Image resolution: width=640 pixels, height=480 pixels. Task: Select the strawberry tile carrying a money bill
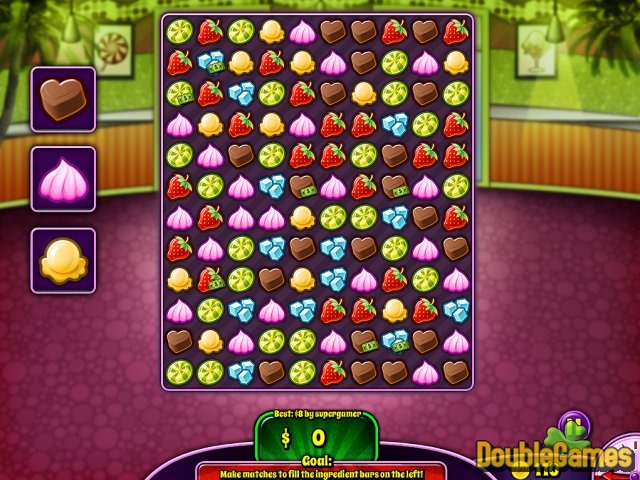209,280
